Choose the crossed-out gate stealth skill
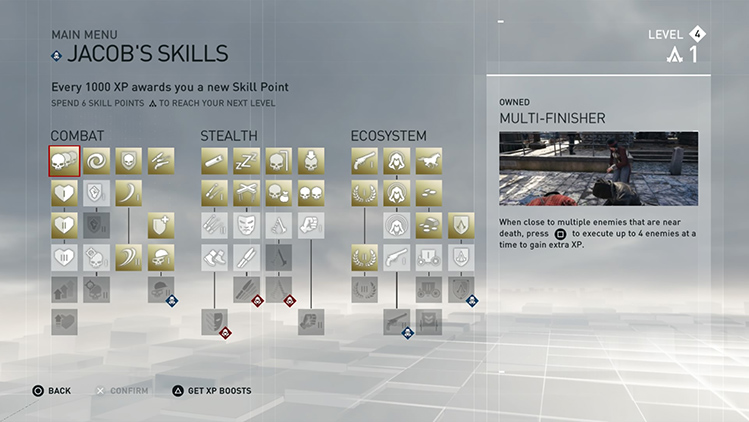This screenshot has height=422, width=749. point(247,193)
